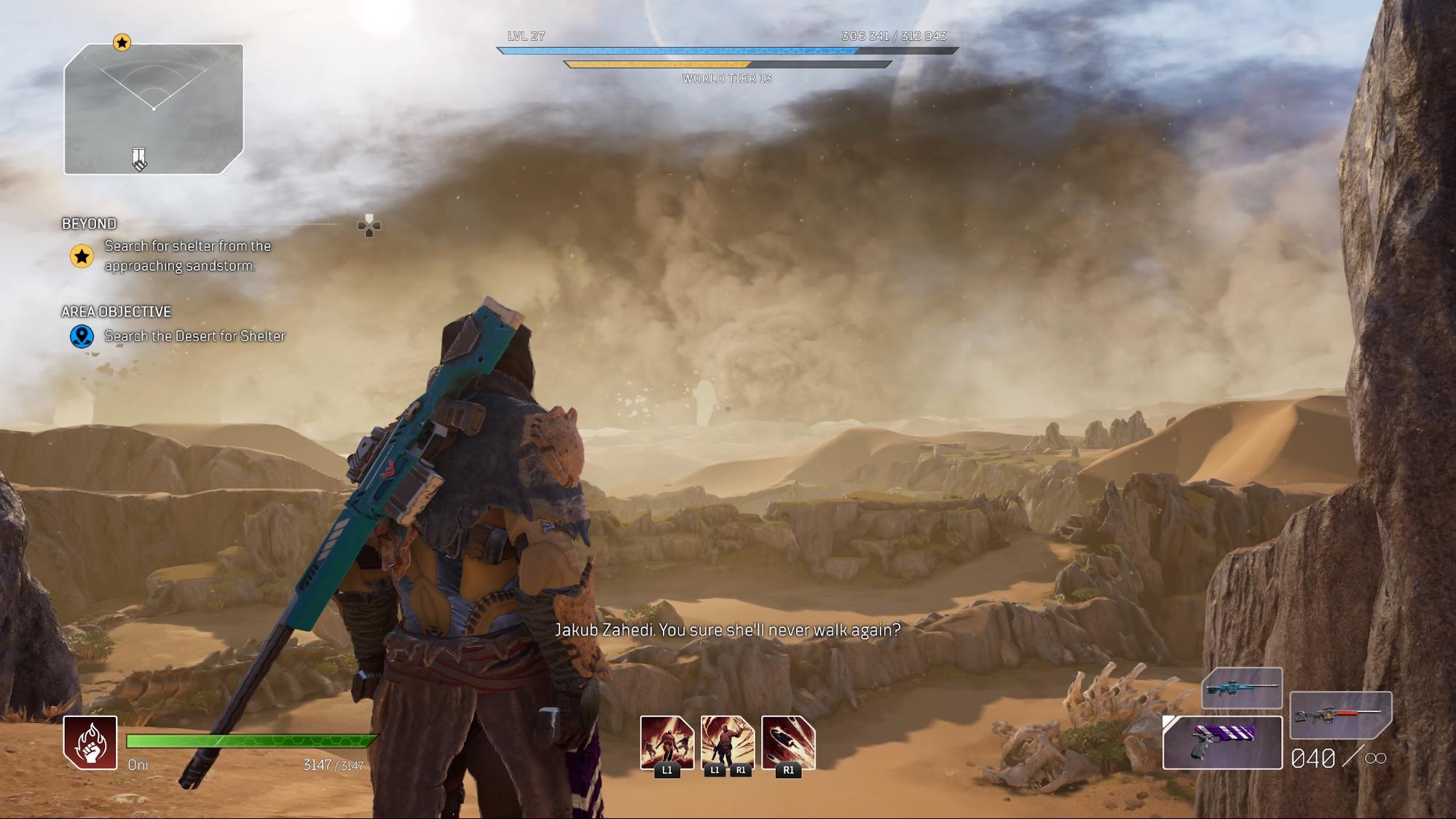Image resolution: width=1456 pixels, height=819 pixels.
Task: Select the teal sniper rifle weapon slot
Action: pos(1242,687)
